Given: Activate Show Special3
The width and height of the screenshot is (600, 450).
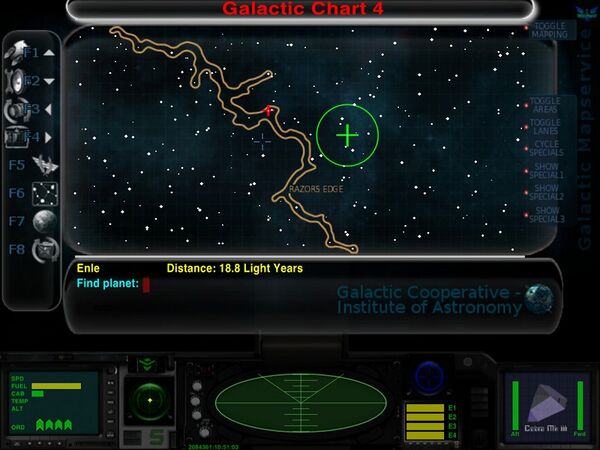Looking at the screenshot, I should 547,214.
